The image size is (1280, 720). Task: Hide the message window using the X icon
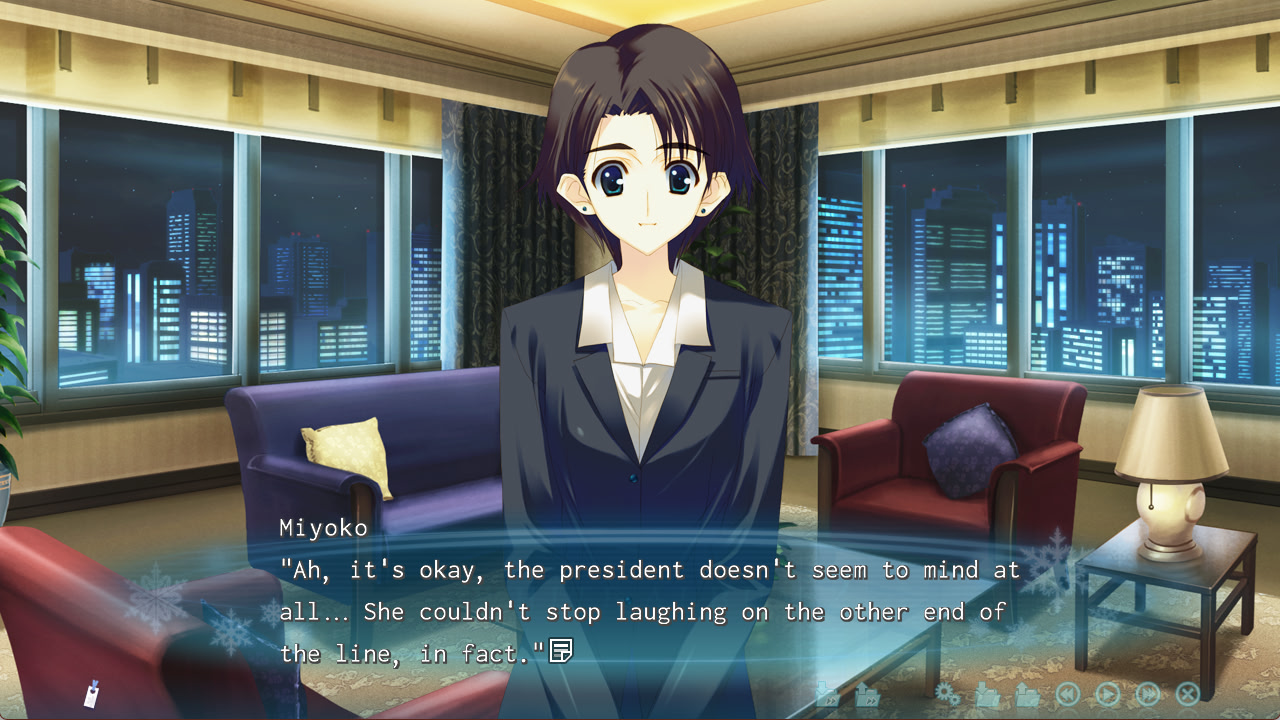tap(1187, 693)
